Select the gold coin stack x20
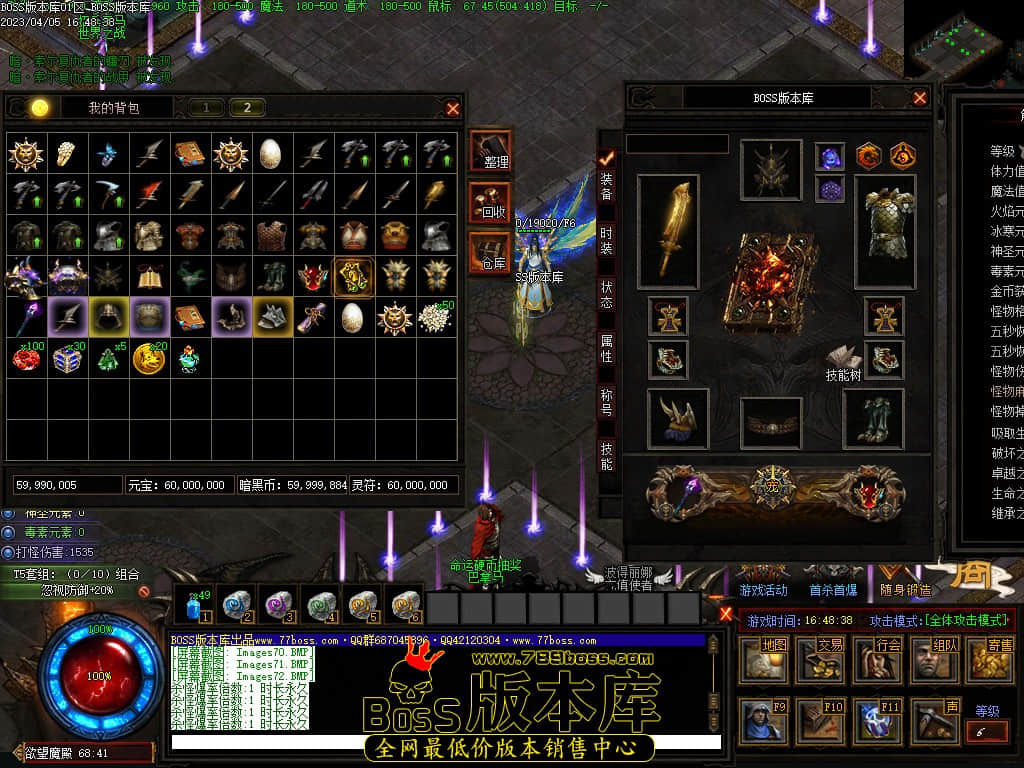Viewport: 1024px width, 768px height. (x=149, y=358)
